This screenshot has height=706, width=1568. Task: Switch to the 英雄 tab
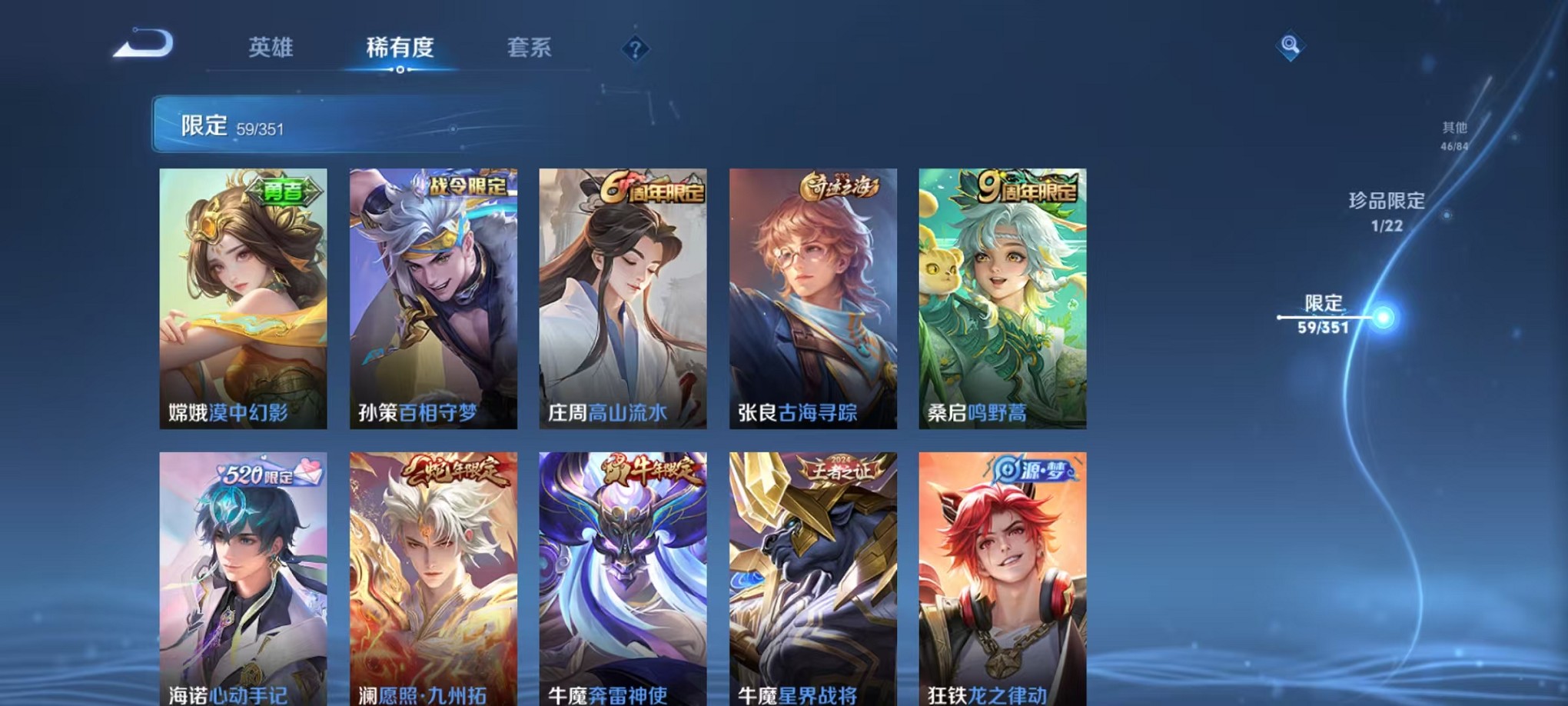point(271,48)
